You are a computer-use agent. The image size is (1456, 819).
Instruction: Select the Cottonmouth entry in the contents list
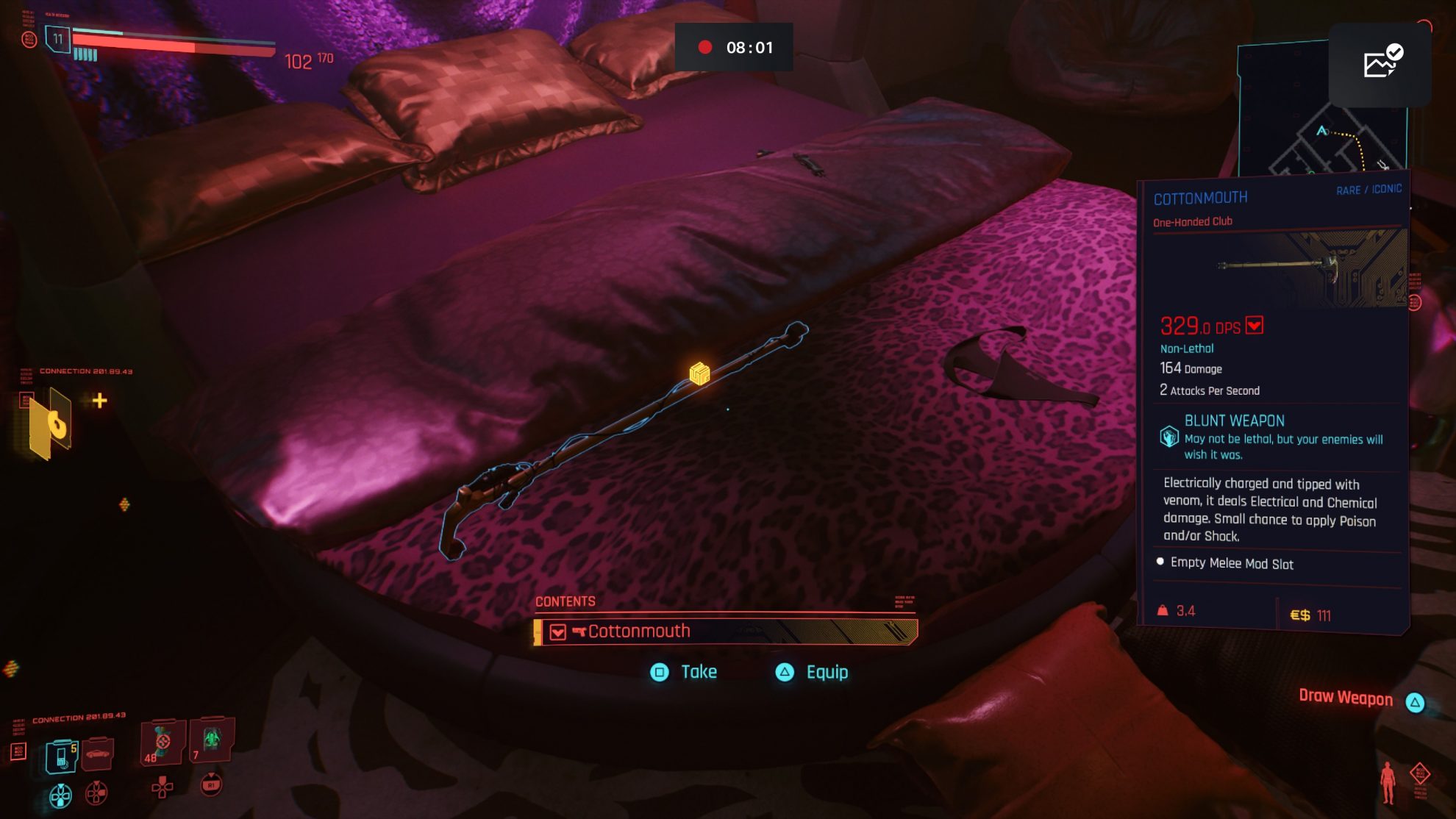pos(726,632)
